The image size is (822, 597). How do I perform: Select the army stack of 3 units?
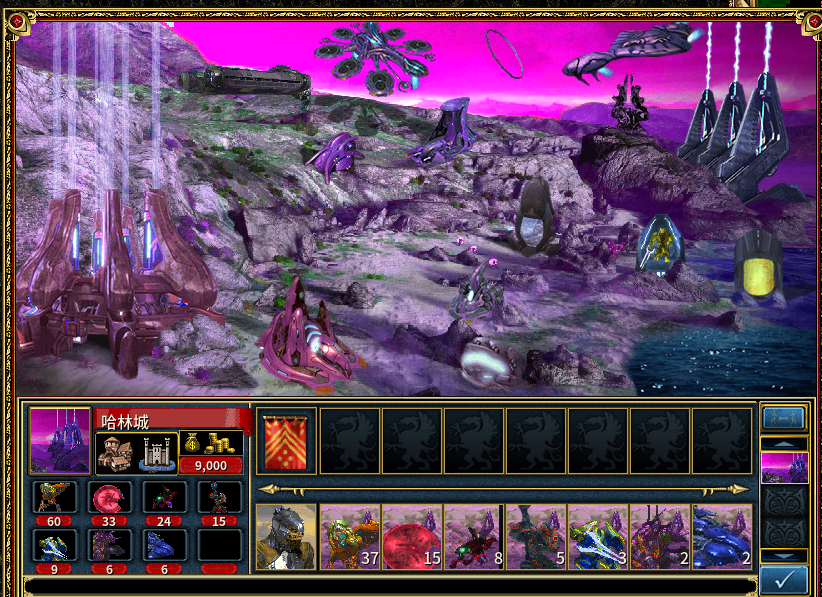click(x=597, y=536)
